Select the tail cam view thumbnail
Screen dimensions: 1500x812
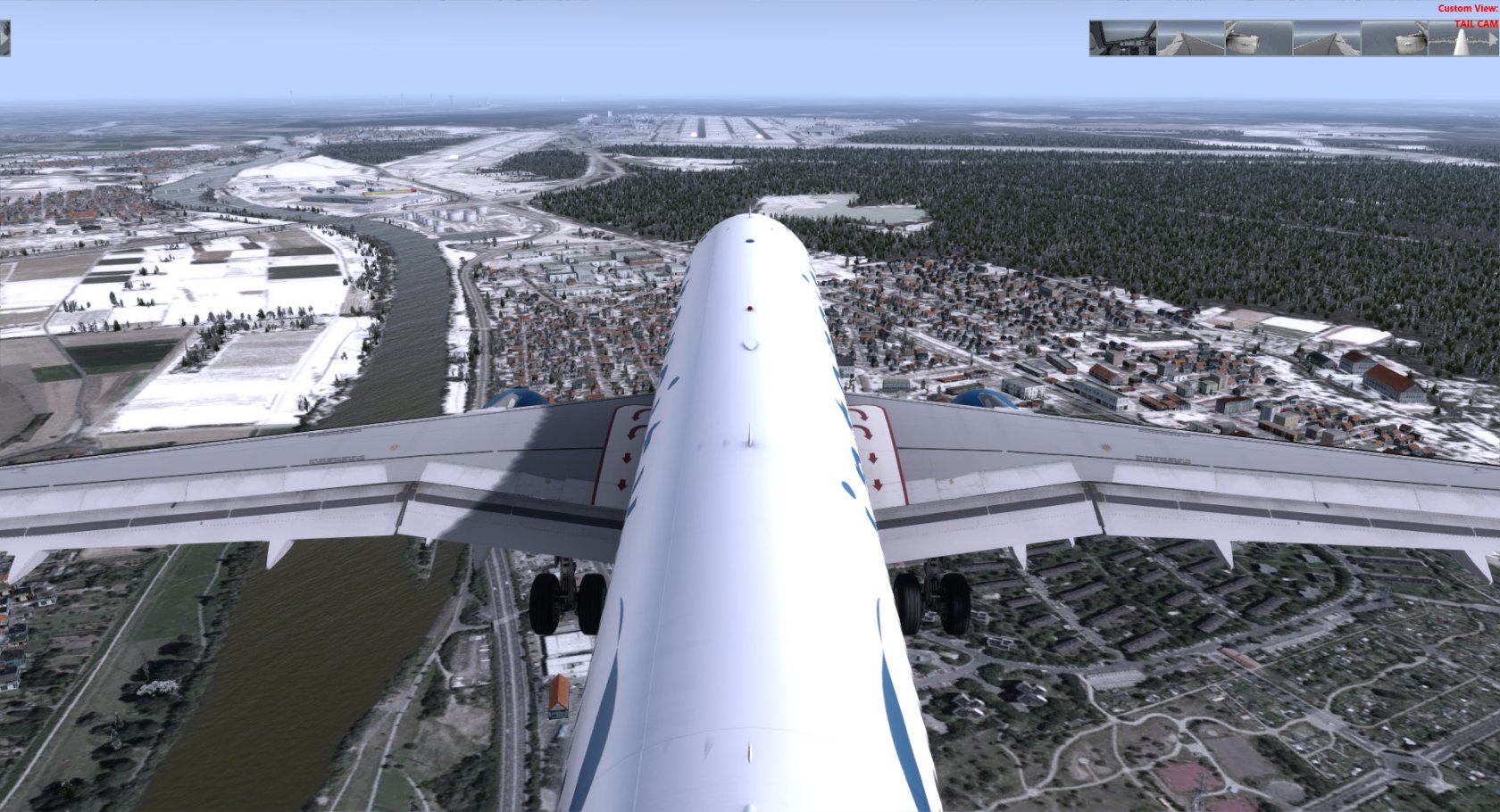tap(1462, 39)
